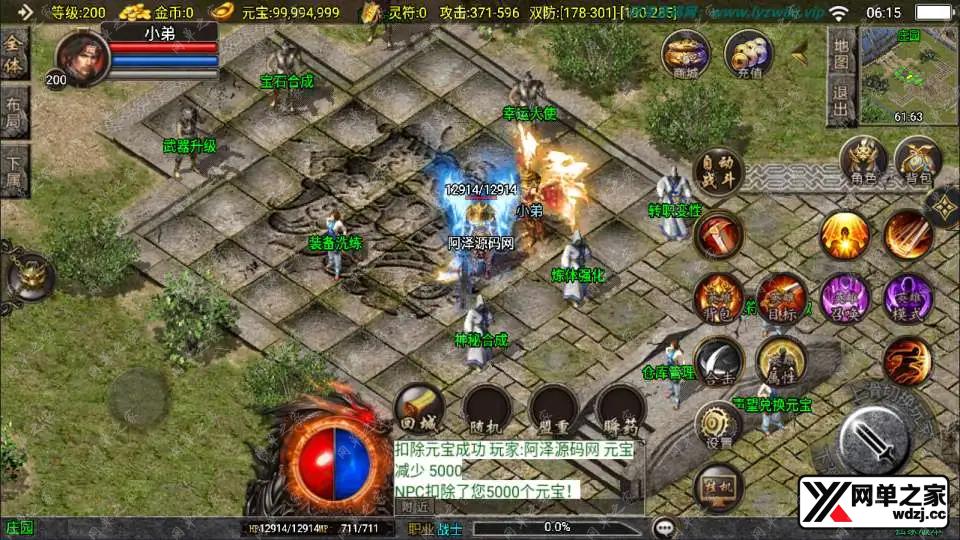Use the 回城 return-to-town scroll
Image resolution: width=960 pixels, height=540 pixels.
(x=419, y=408)
